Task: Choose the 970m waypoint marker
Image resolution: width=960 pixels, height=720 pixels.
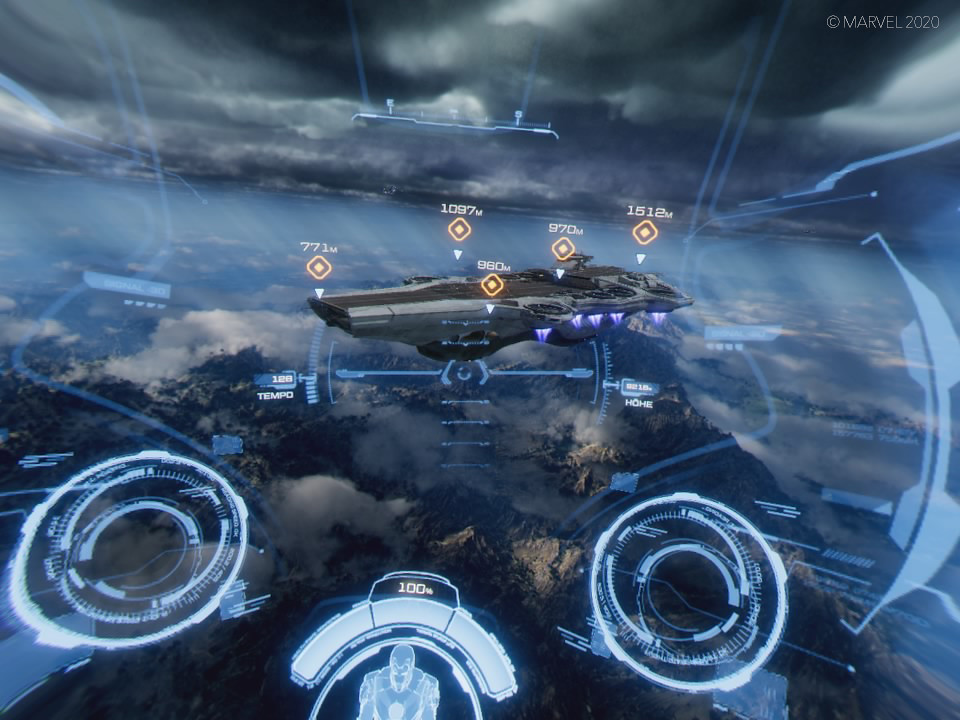Action: click(x=564, y=248)
